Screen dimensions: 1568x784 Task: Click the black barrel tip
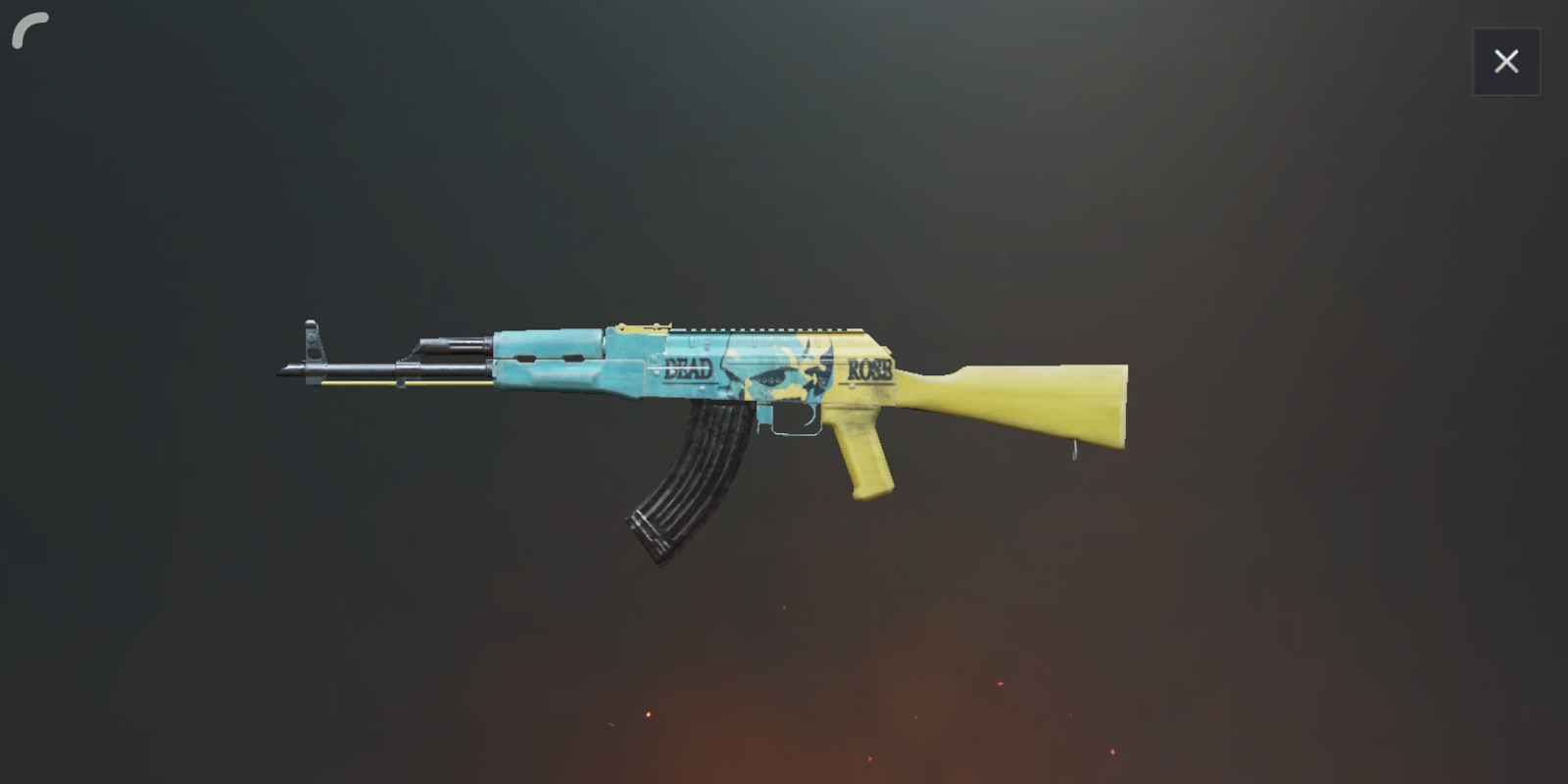pos(284,372)
